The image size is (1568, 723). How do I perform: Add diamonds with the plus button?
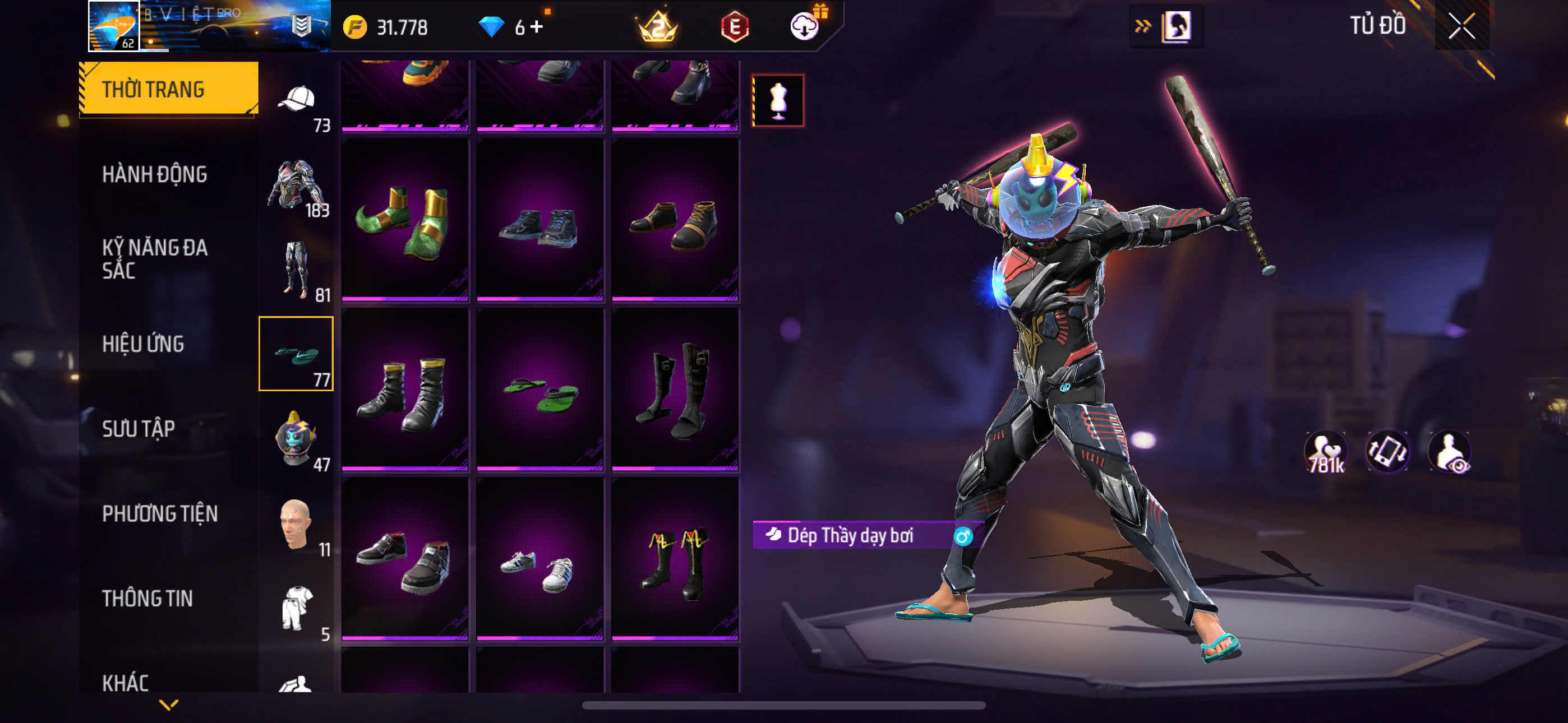tap(537, 27)
